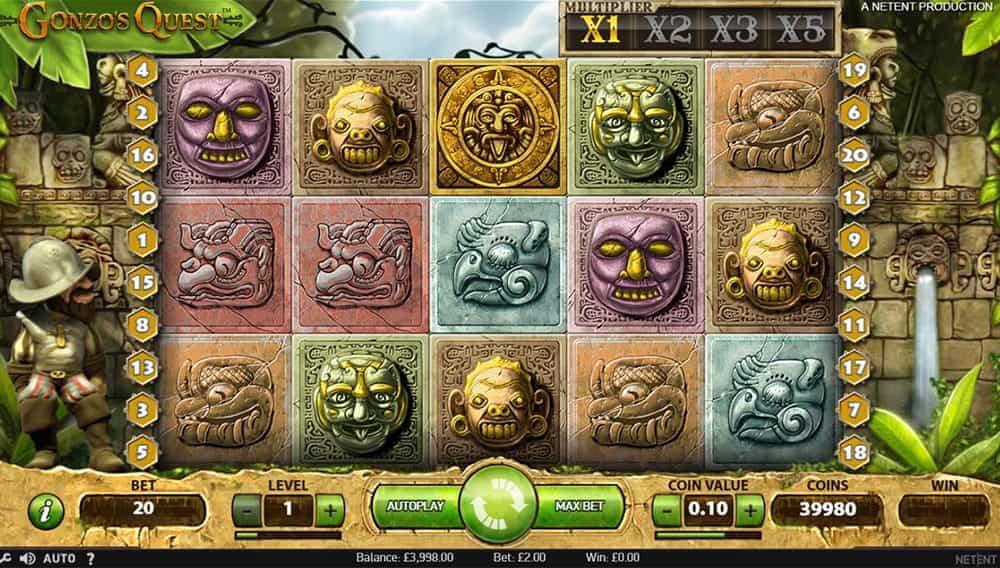This screenshot has width=1000, height=568.
Task: Toggle sound with the speaker icon
Action: click(x=29, y=558)
